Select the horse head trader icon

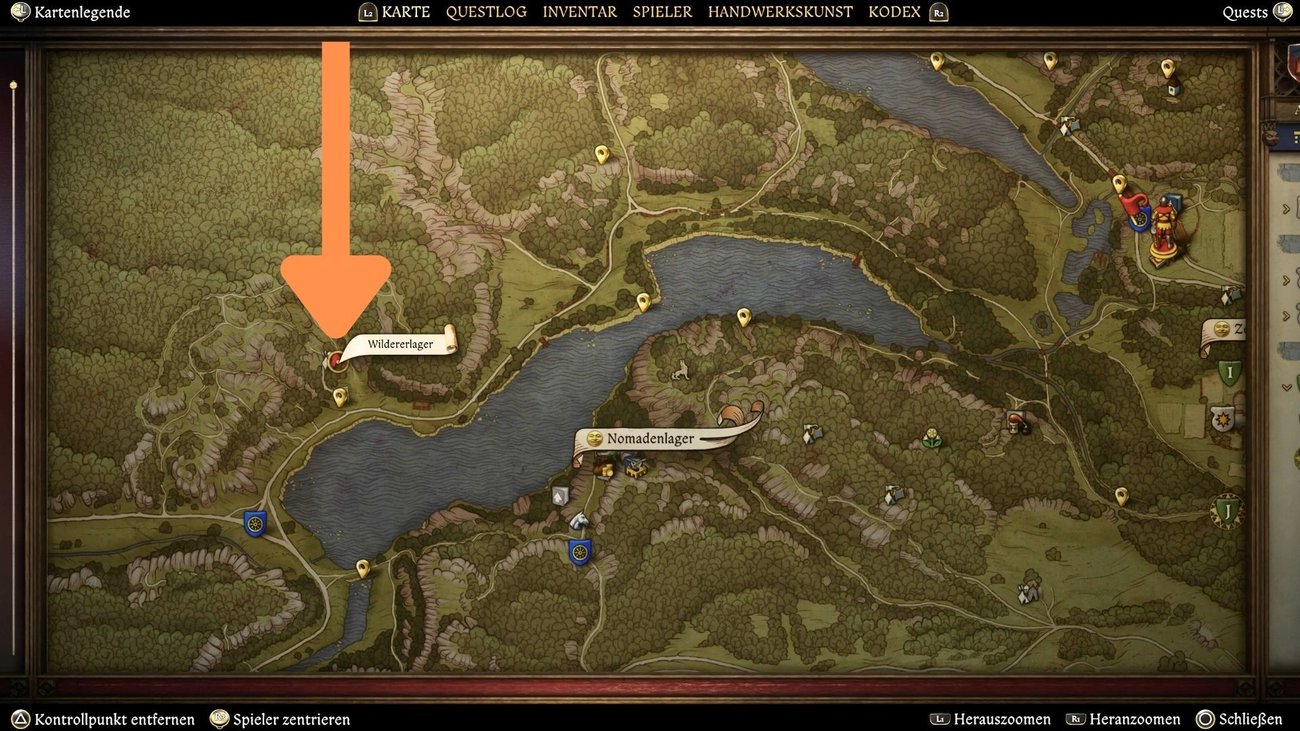pos(579,521)
